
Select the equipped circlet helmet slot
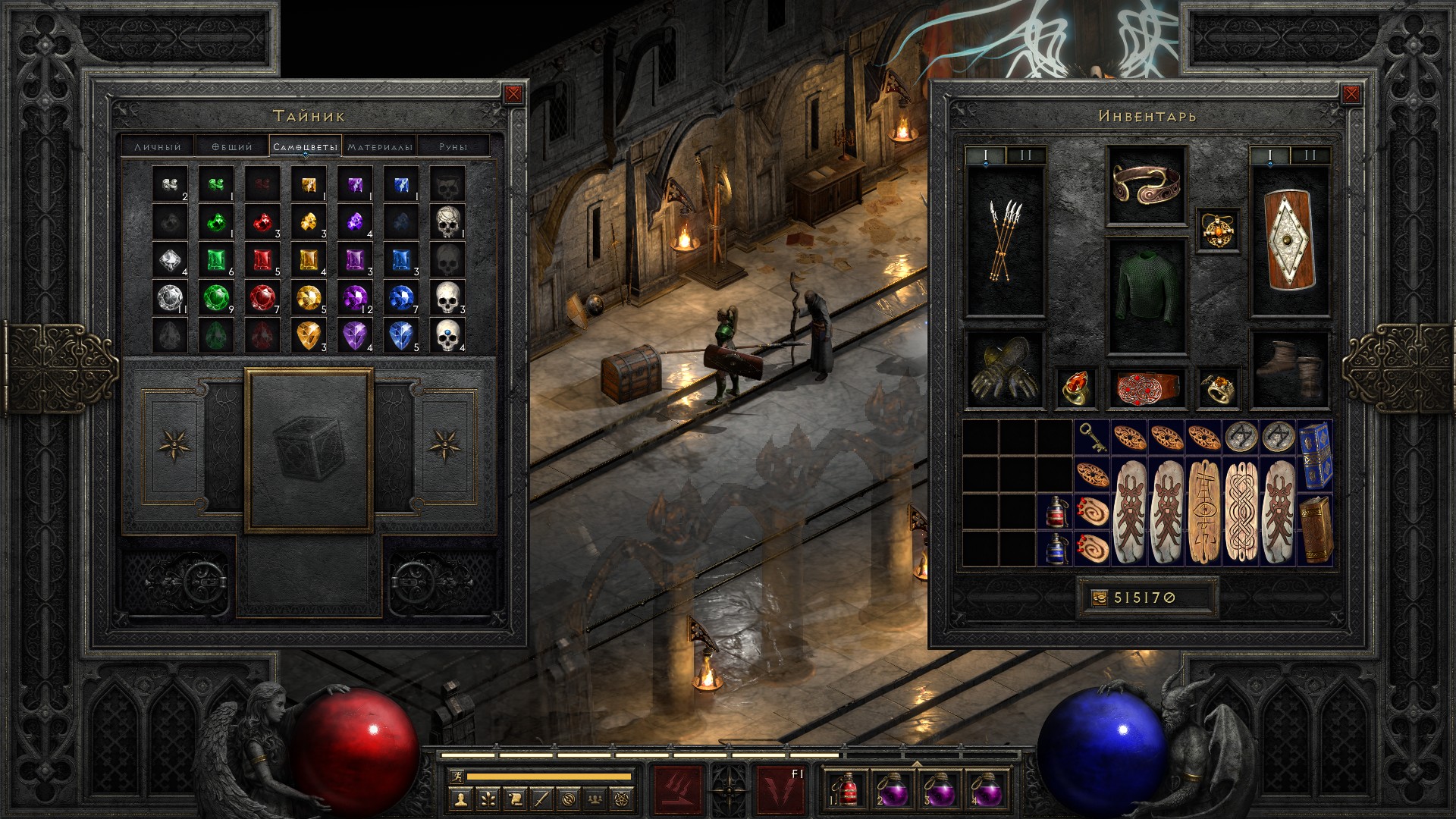point(1146,184)
